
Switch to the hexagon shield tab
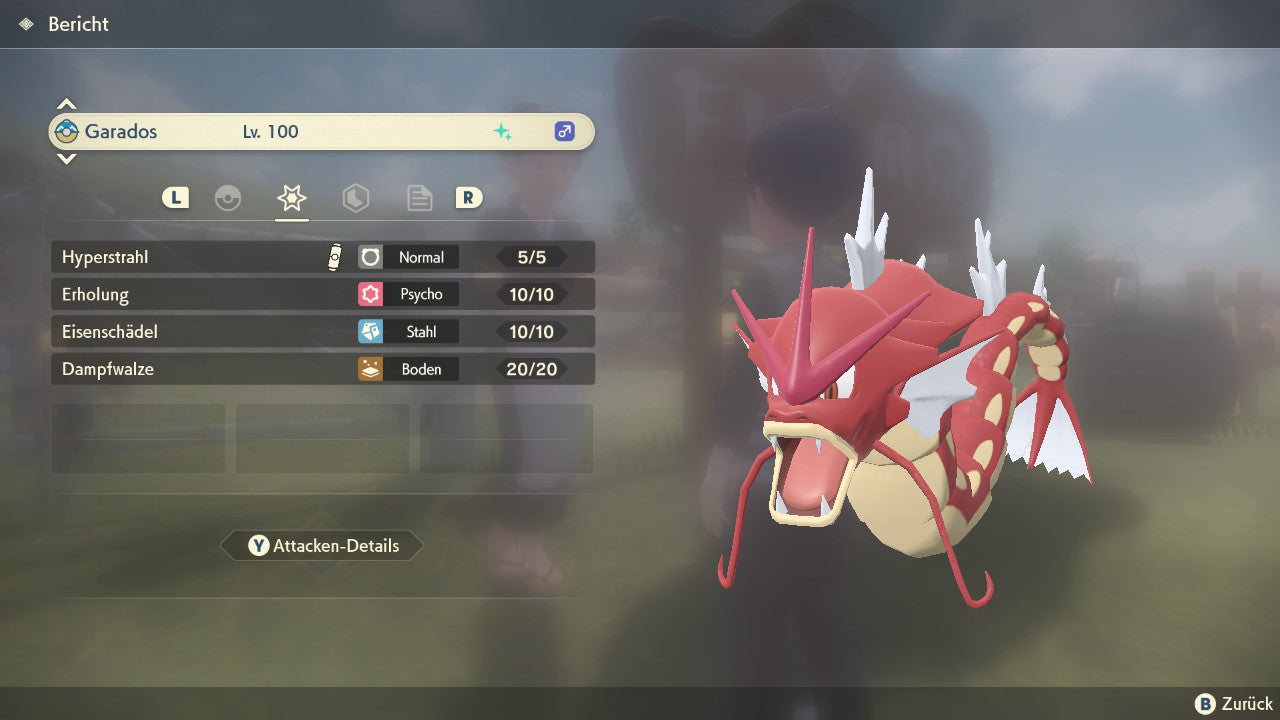(x=356, y=198)
